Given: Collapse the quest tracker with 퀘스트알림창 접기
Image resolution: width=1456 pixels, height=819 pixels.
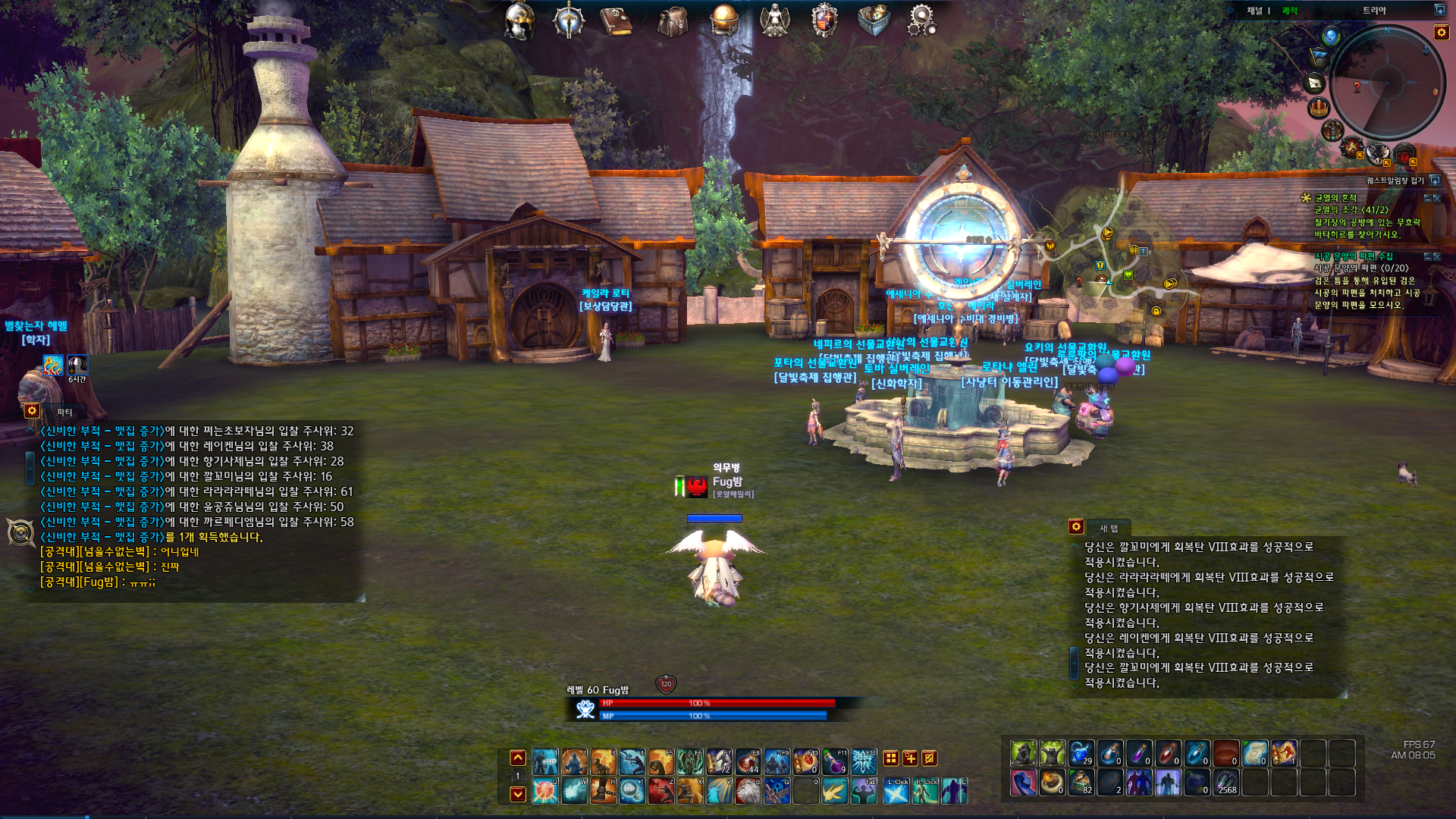Looking at the screenshot, I should coord(1435,180).
